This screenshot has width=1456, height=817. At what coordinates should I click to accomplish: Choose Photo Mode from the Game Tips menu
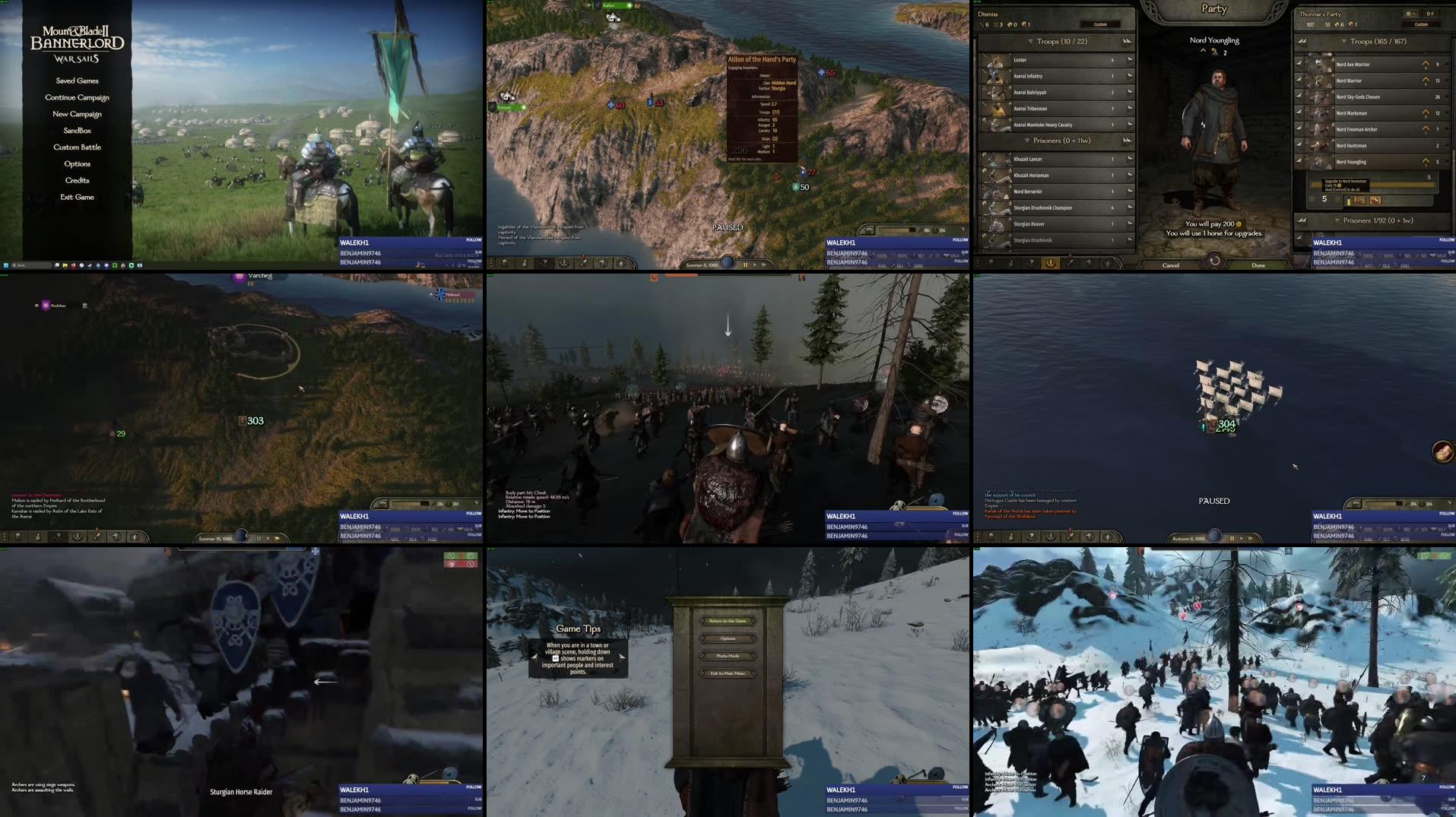pos(728,656)
